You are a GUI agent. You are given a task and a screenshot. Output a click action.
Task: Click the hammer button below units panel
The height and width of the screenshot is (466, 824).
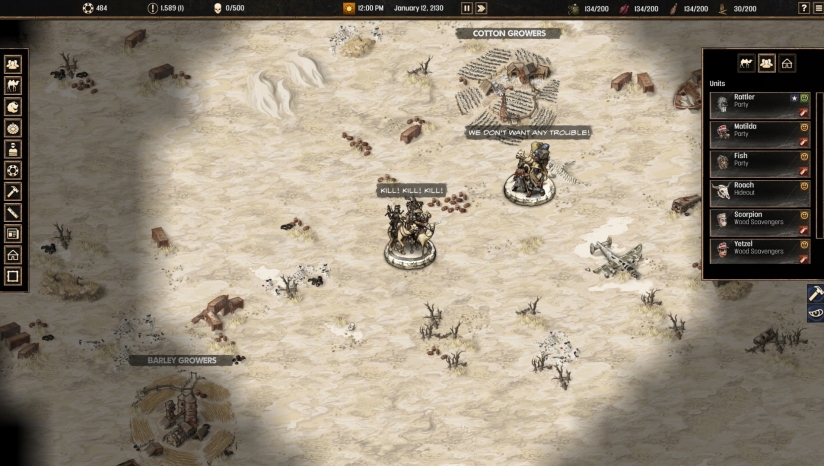(x=815, y=293)
